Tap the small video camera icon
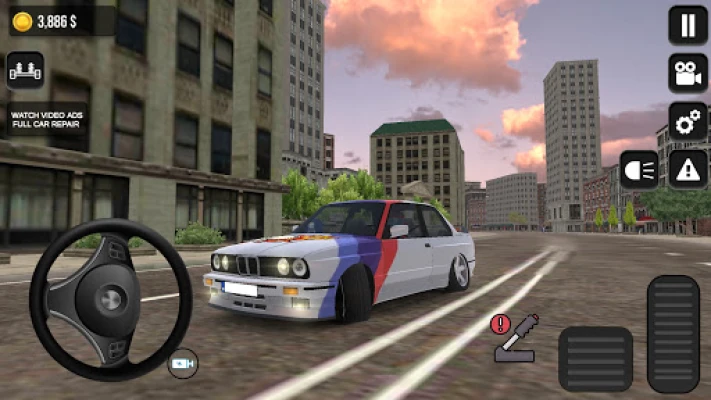 183,362
